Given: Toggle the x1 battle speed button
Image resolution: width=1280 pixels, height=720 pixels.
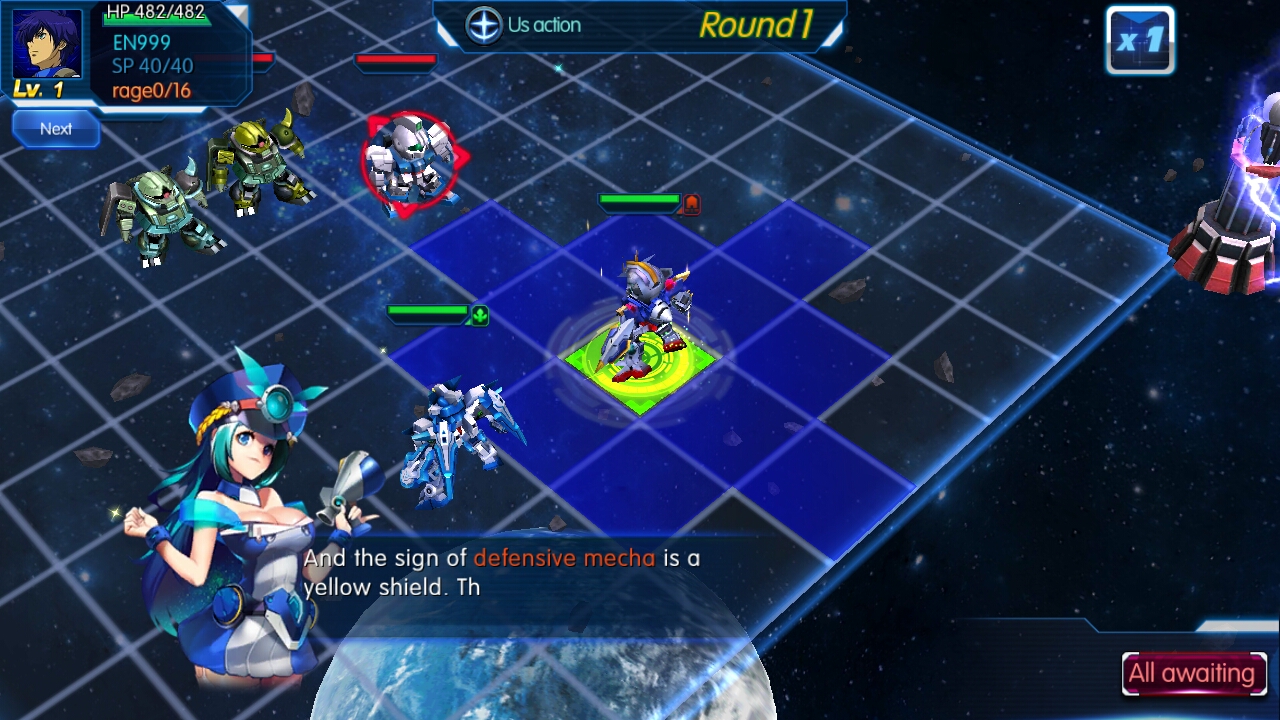Looking at the screenshot, I should tap(1139, 41).
